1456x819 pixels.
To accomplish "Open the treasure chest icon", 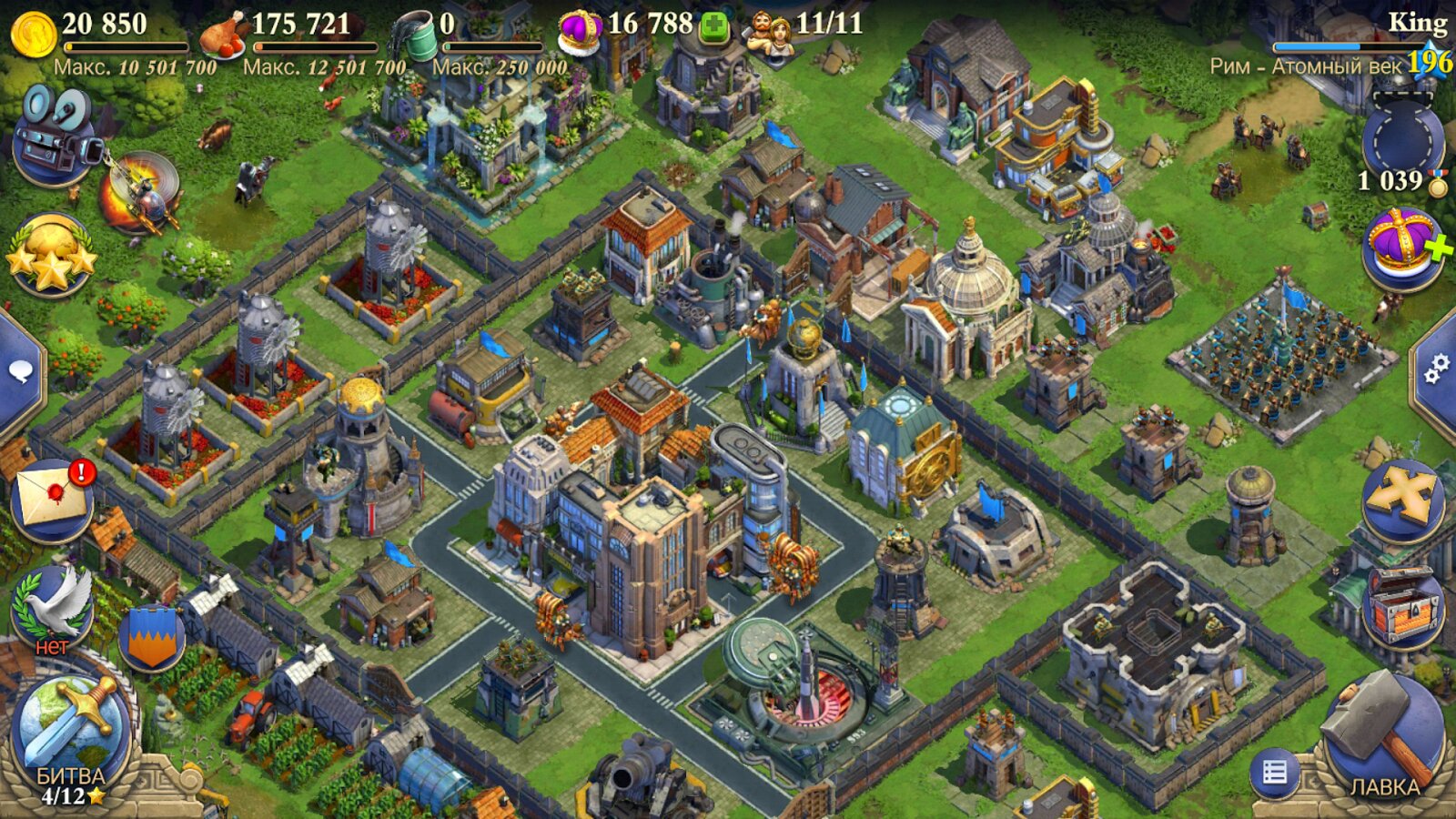I will [x=1402, y=608].
